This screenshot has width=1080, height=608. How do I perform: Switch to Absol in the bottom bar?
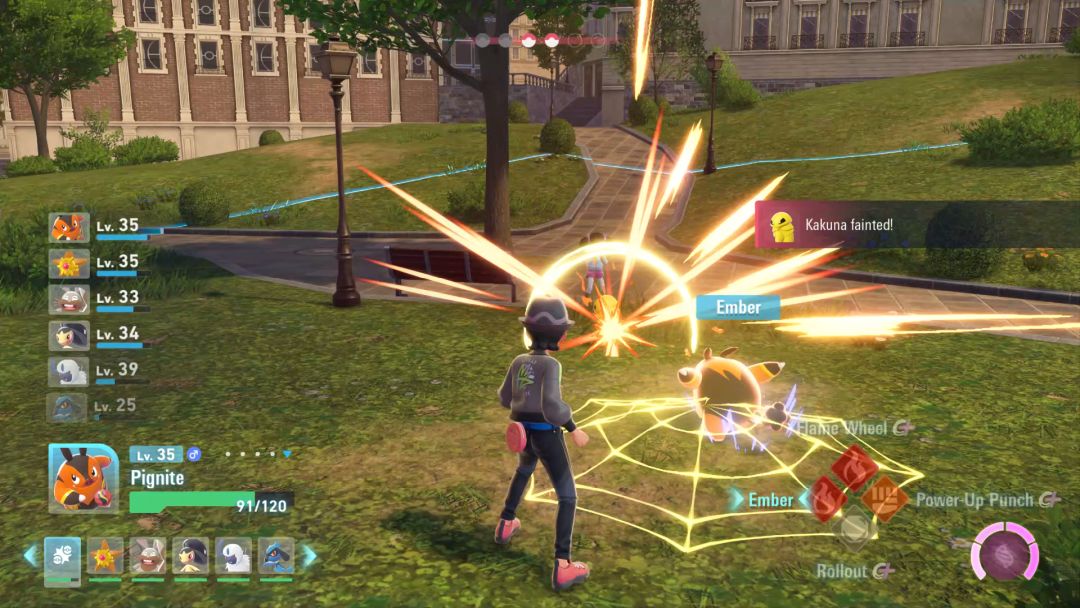click(233, 557)
